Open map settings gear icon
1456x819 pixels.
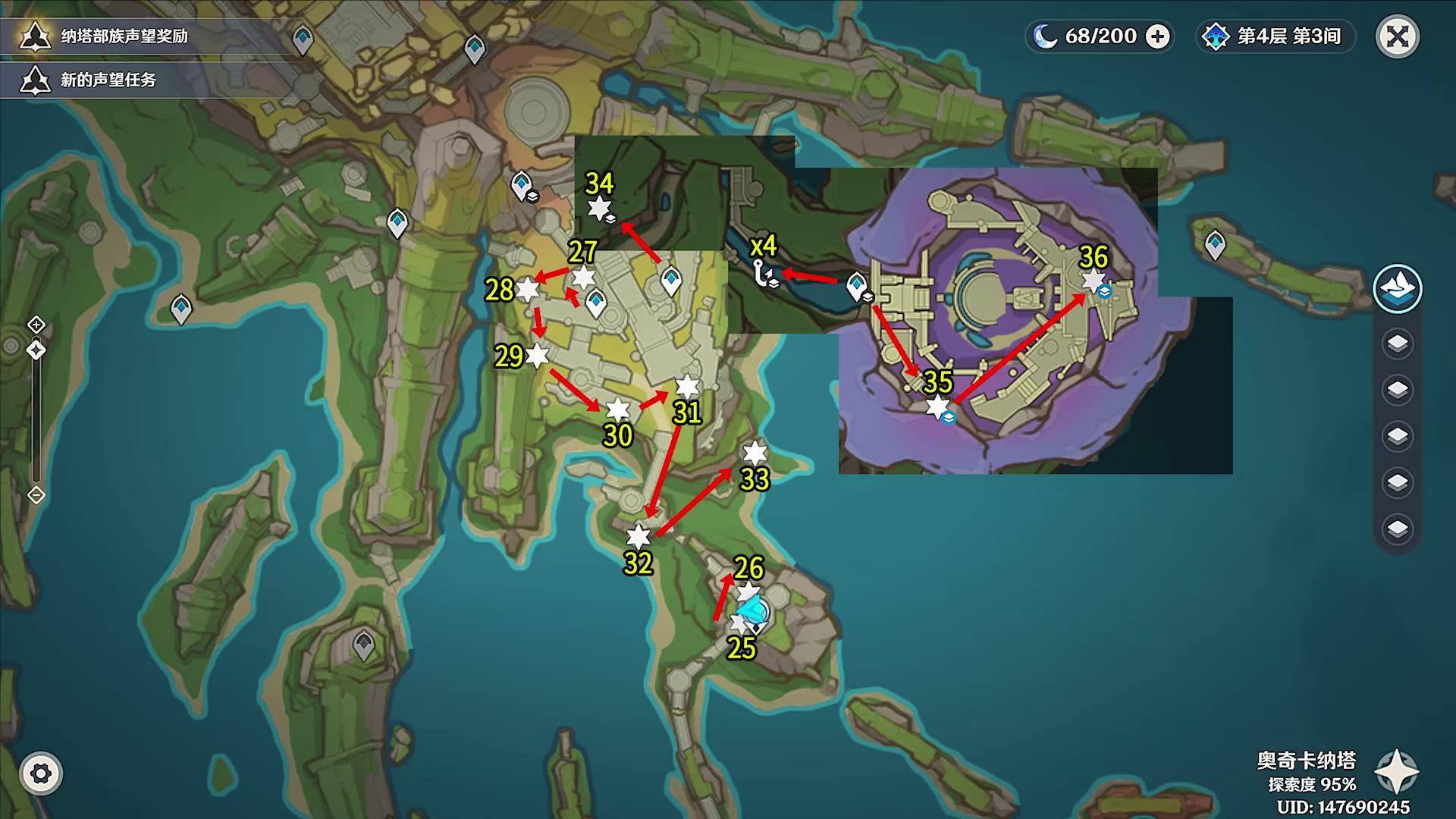click(41, 773)
